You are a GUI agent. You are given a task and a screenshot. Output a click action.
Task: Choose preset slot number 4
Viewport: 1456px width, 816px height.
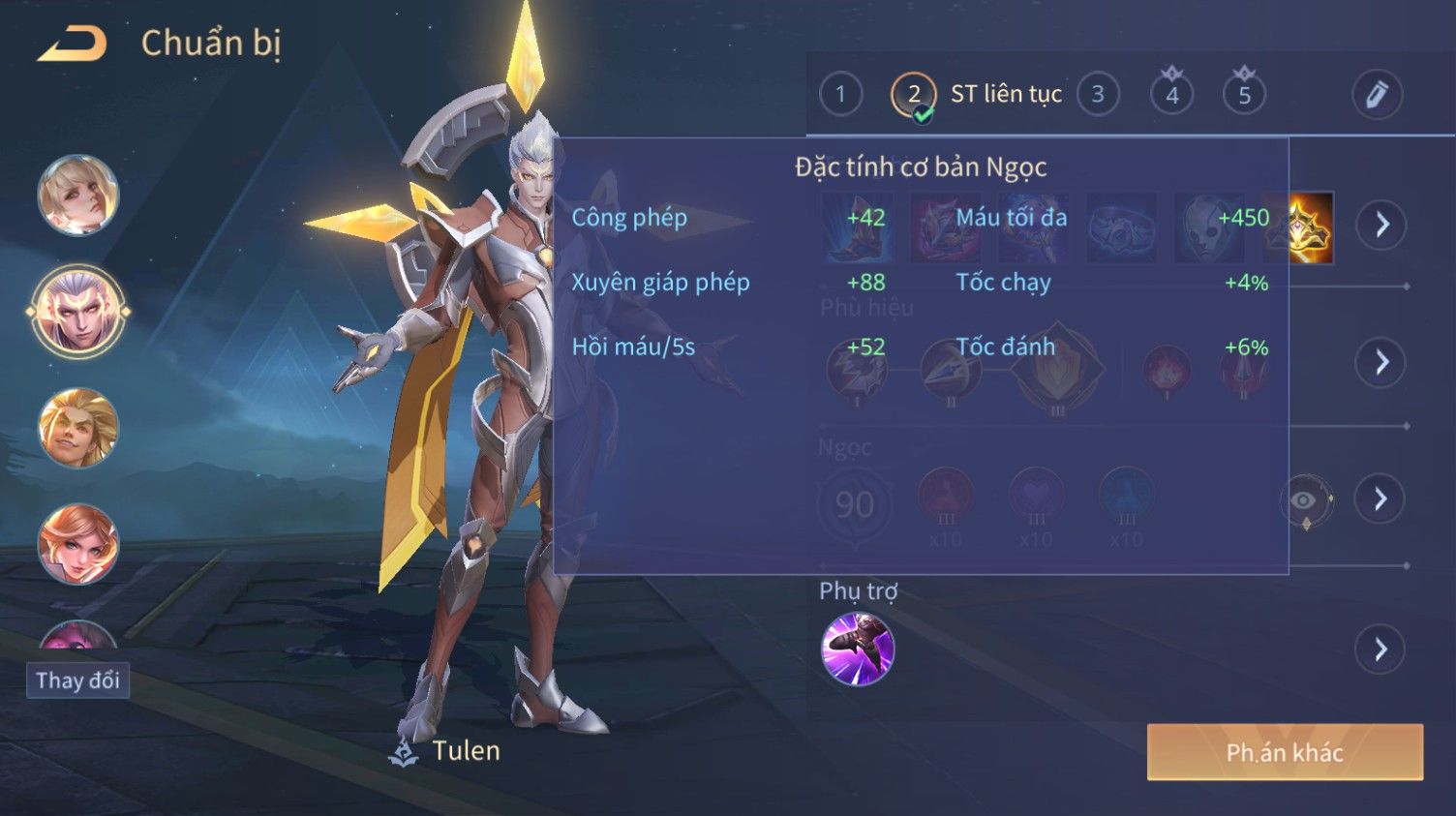(1171, 95)
